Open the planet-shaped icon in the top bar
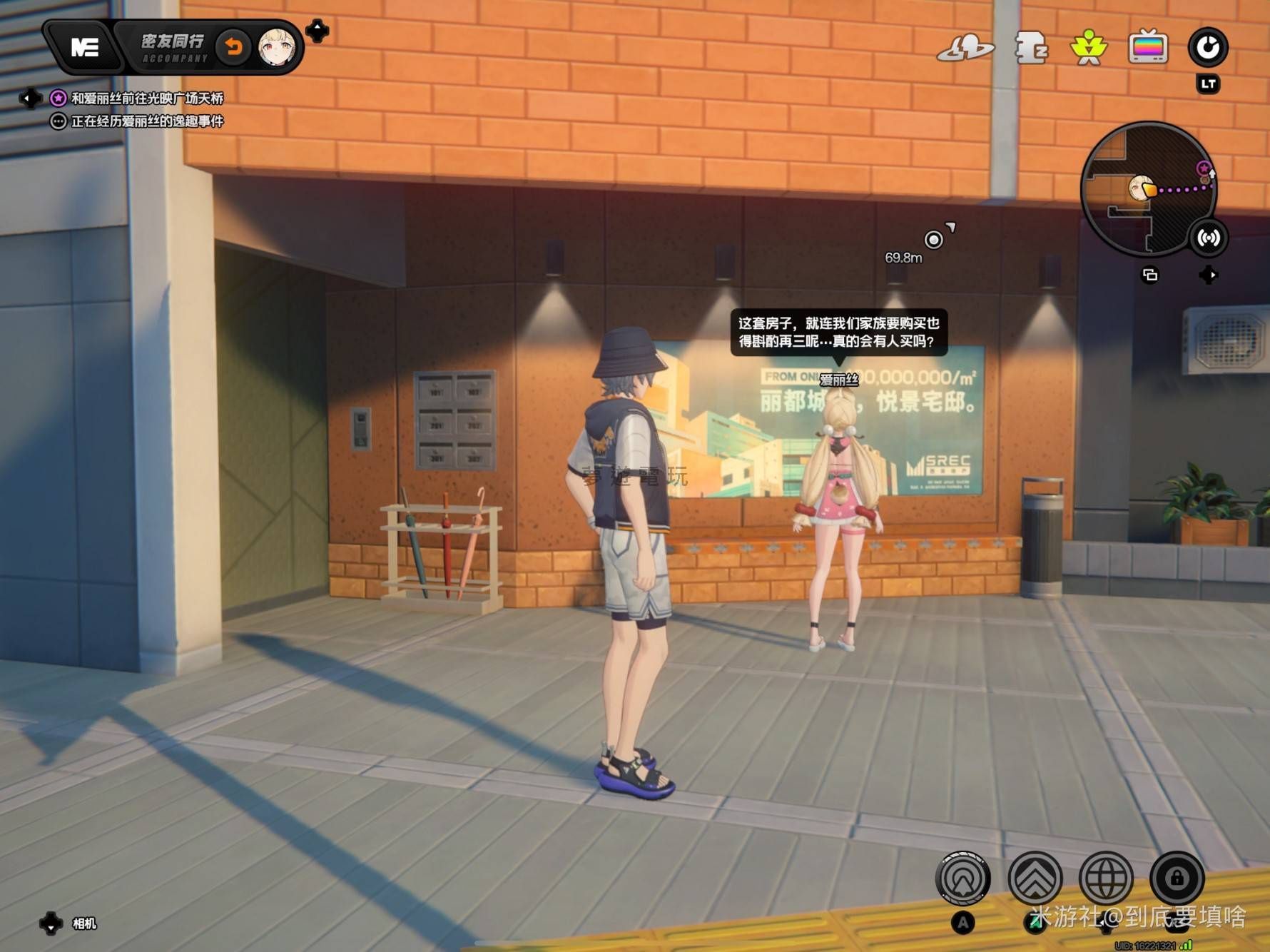Image resolution: width=1270 pixels, height=952 pixels. tap(965, 49)
